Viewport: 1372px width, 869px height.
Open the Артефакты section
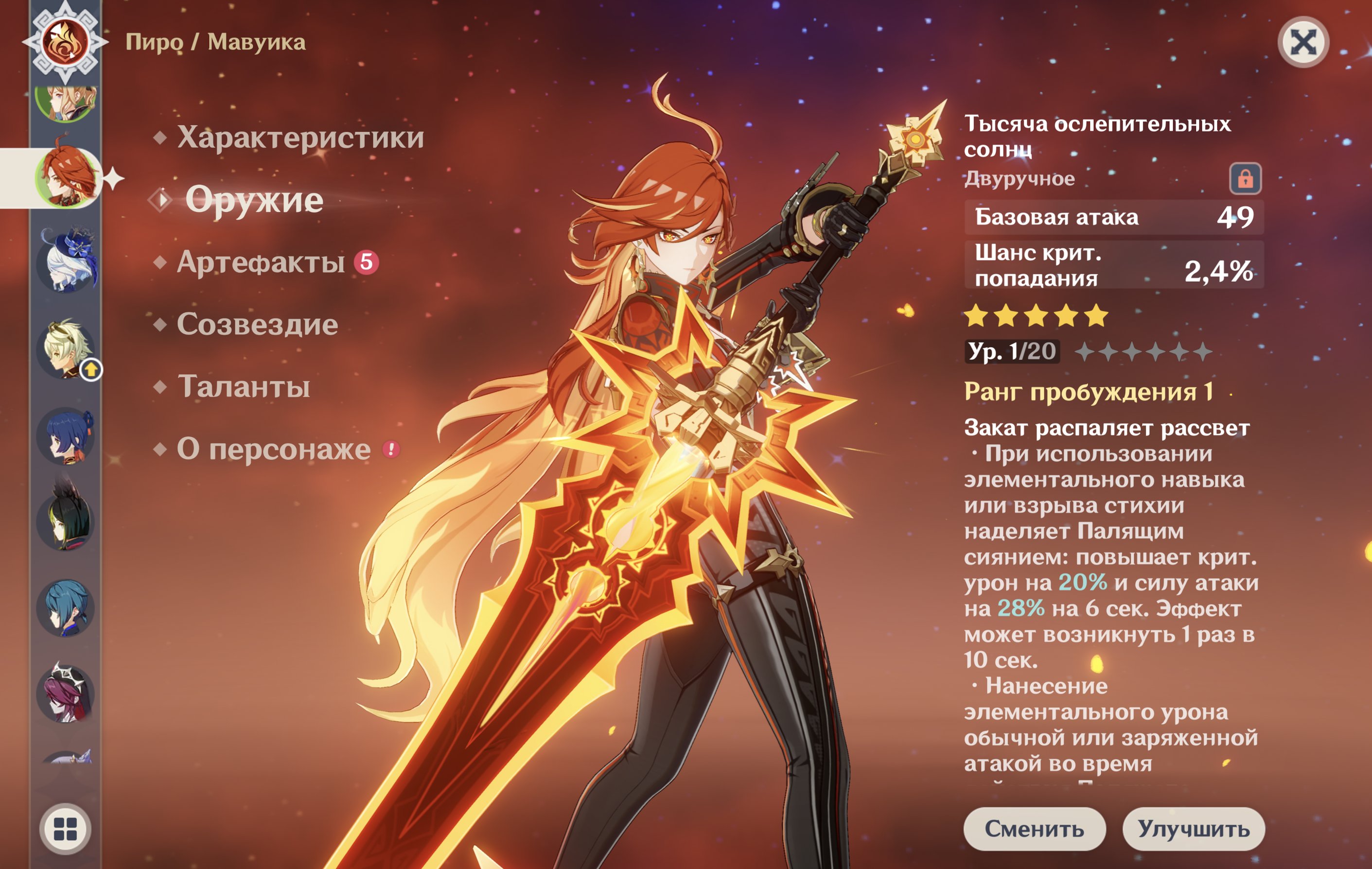pos(261,262)
